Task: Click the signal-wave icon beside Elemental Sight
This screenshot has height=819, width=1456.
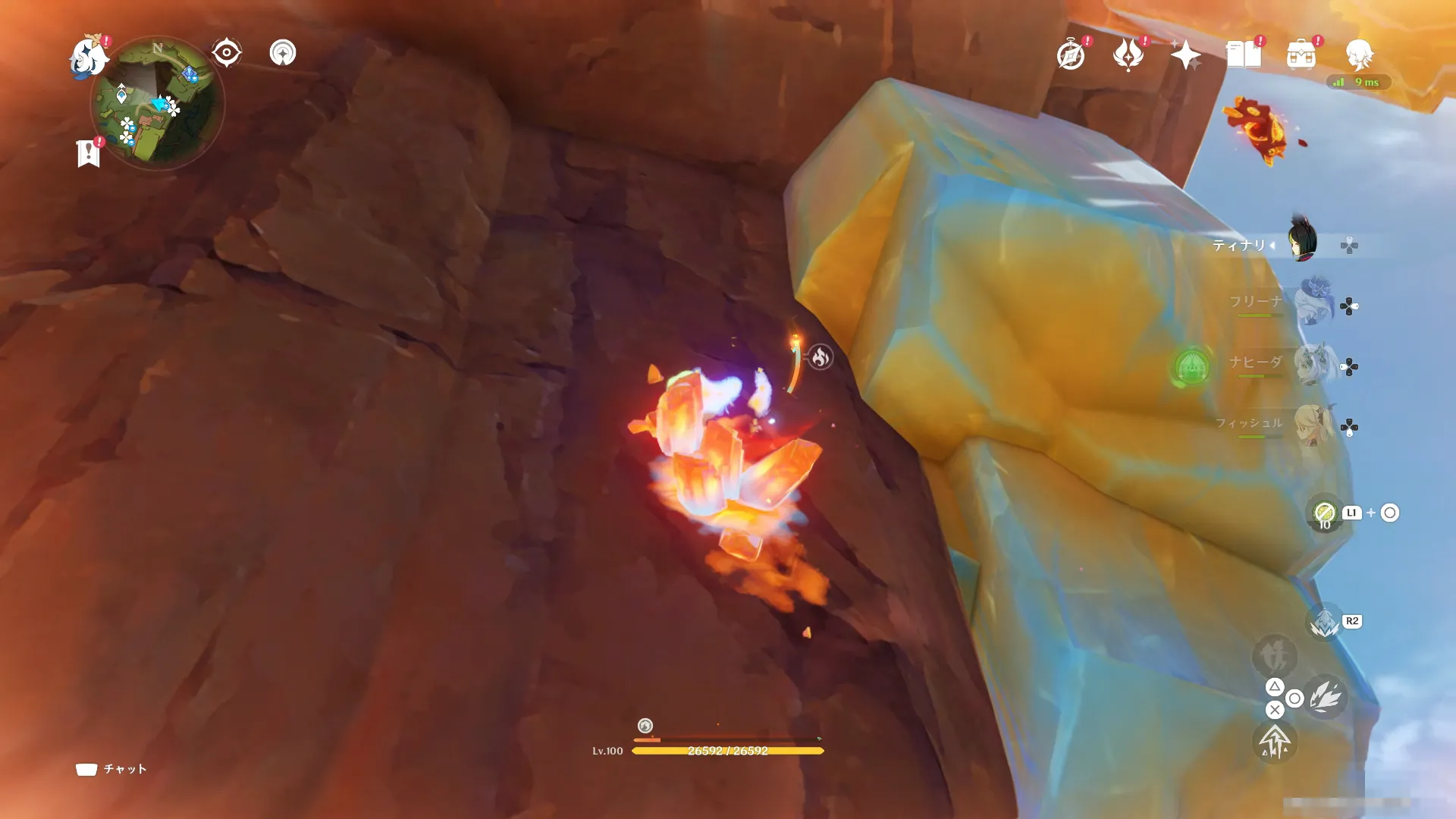Action: [x=283, y=53]
